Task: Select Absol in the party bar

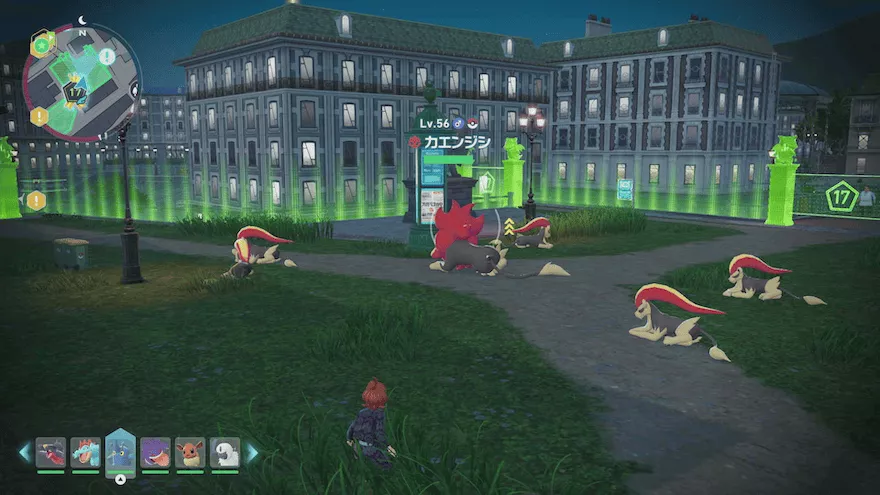Action: pyautogui.click(x=225, y=453)
